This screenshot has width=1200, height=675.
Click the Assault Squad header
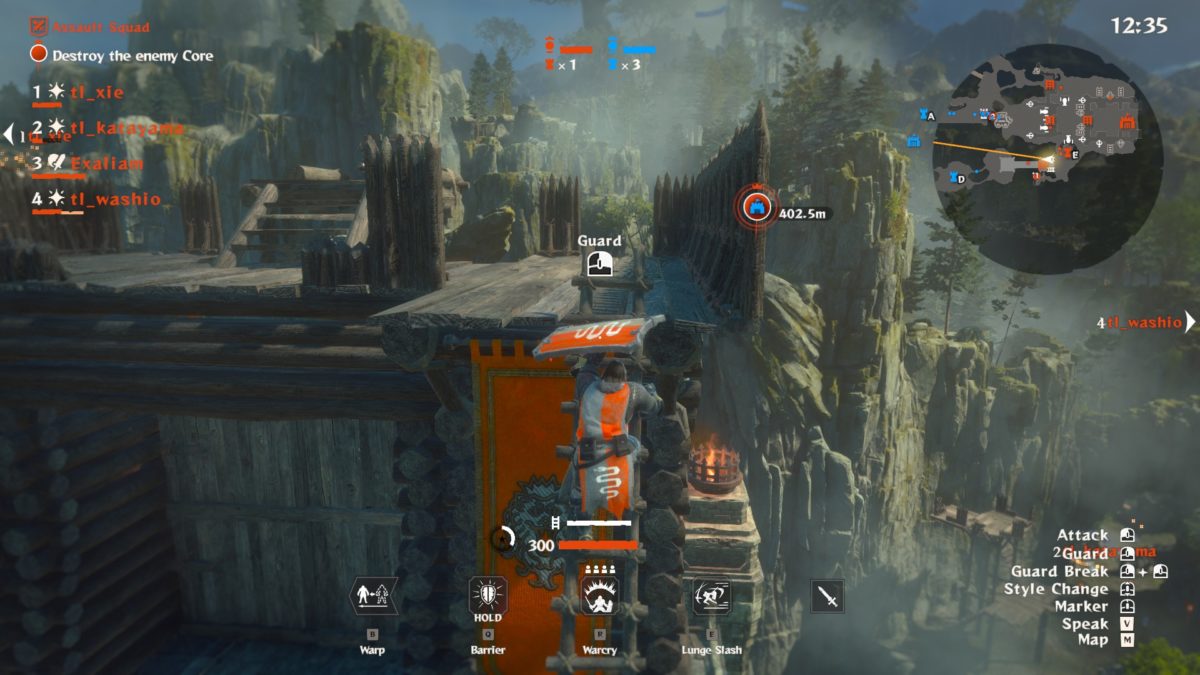pos(100,27)
